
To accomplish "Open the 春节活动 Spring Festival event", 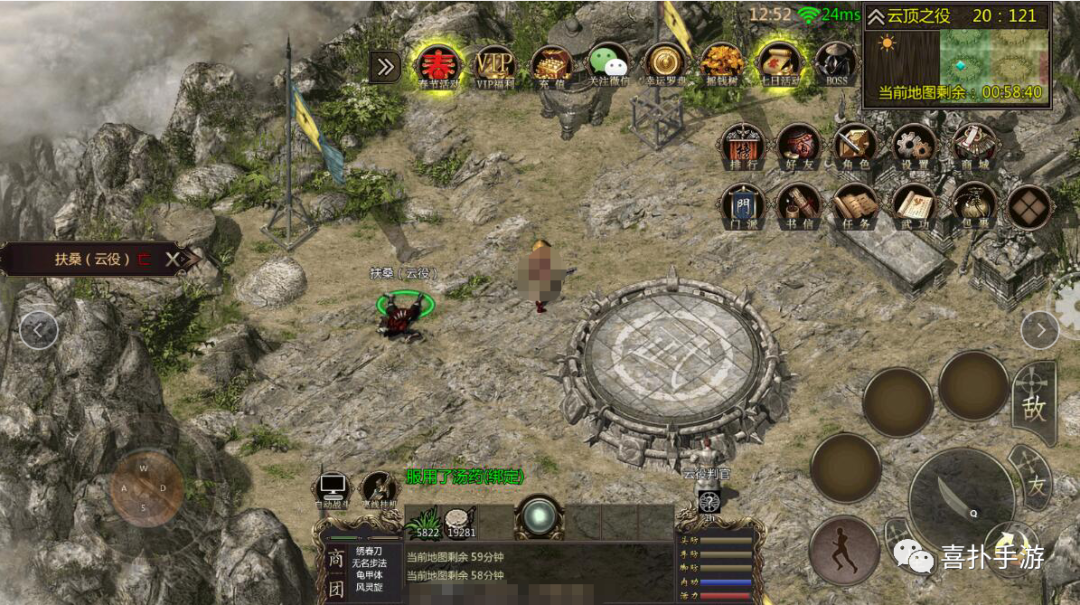I will click(x=438, y=66).
